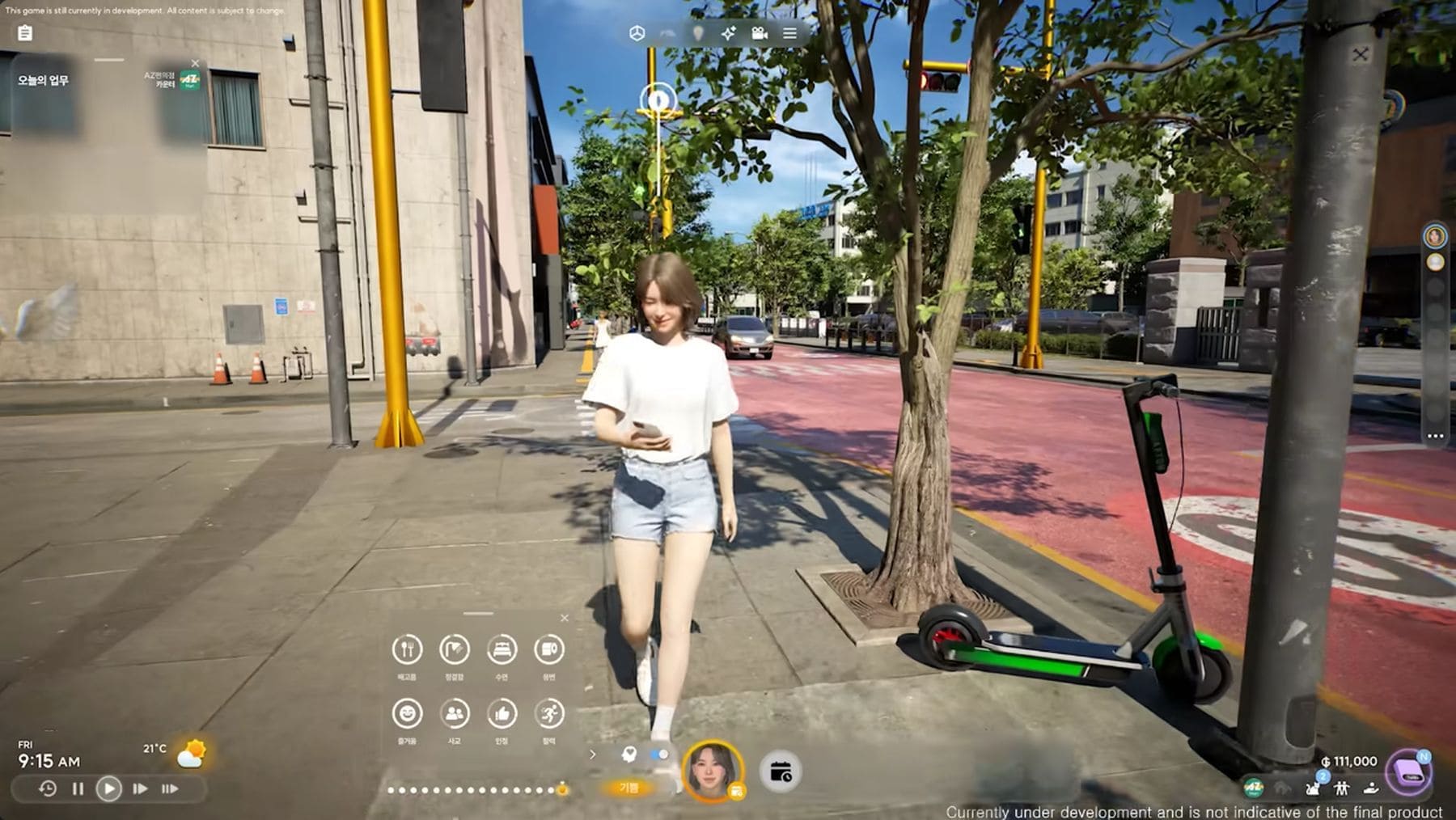Select the fast-forward speed button

140,788
